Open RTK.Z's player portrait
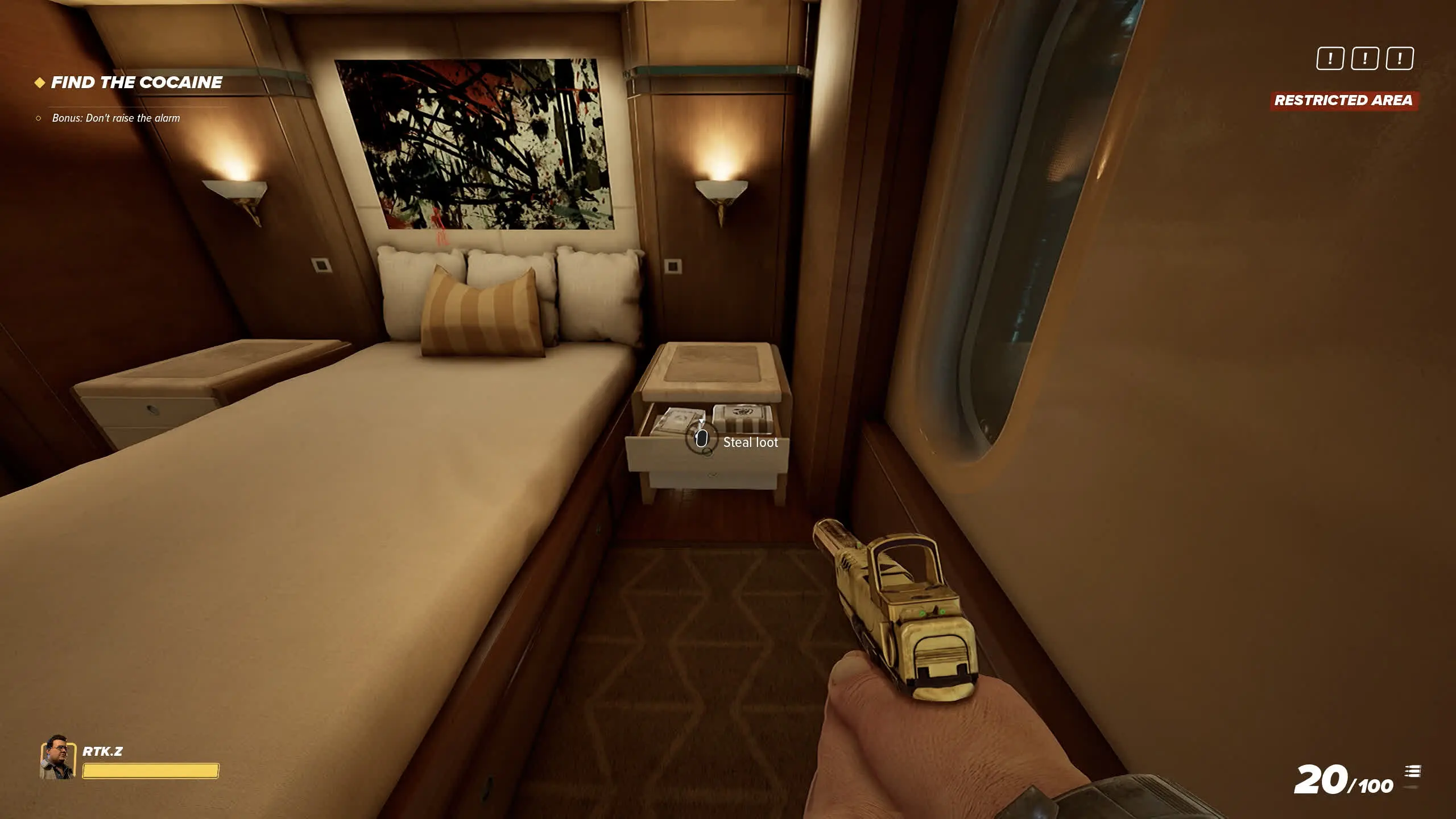The image size is (1456, 819). (57, 756)
